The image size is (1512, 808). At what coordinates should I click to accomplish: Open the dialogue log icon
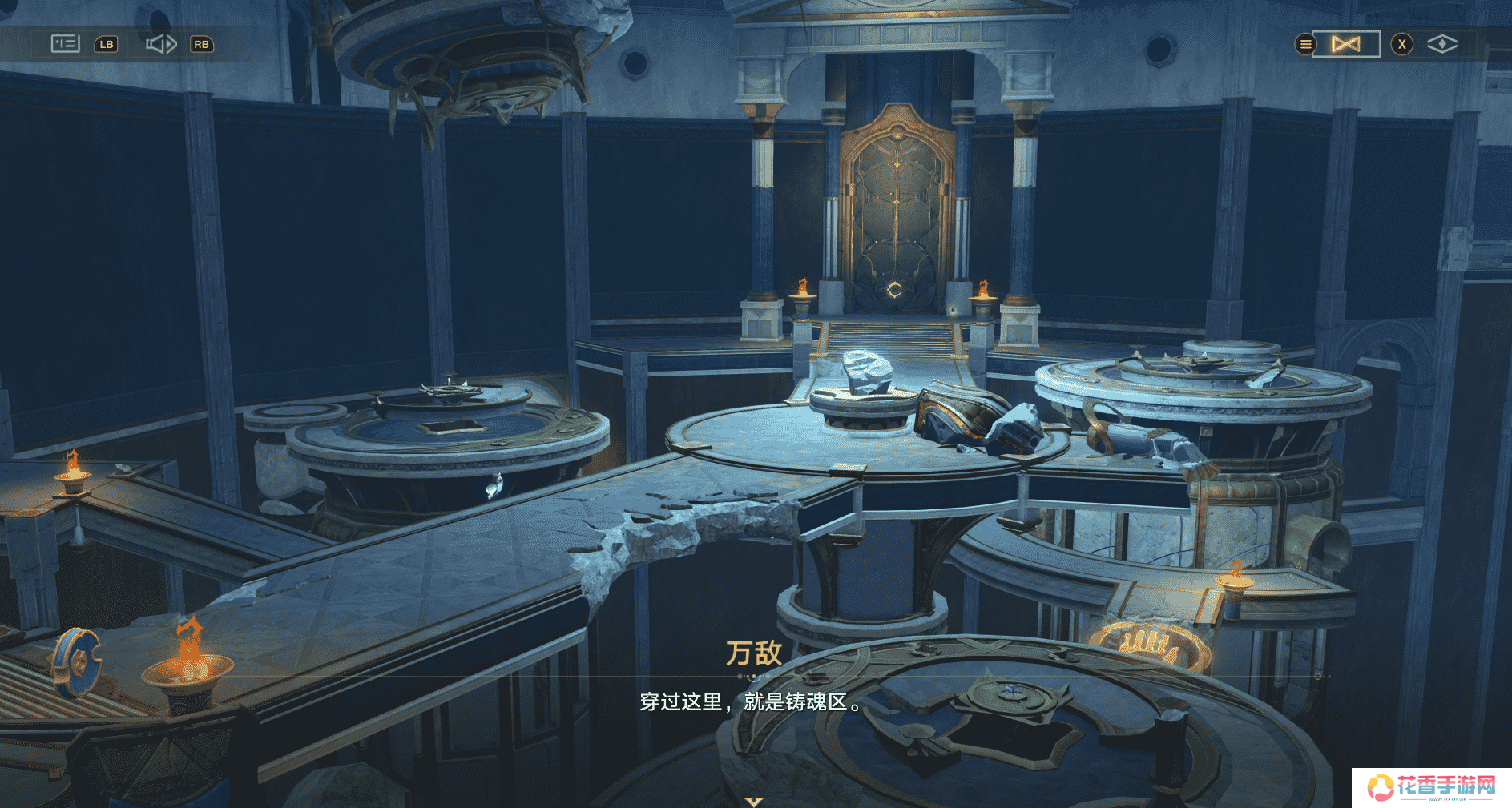pos(65,44)
